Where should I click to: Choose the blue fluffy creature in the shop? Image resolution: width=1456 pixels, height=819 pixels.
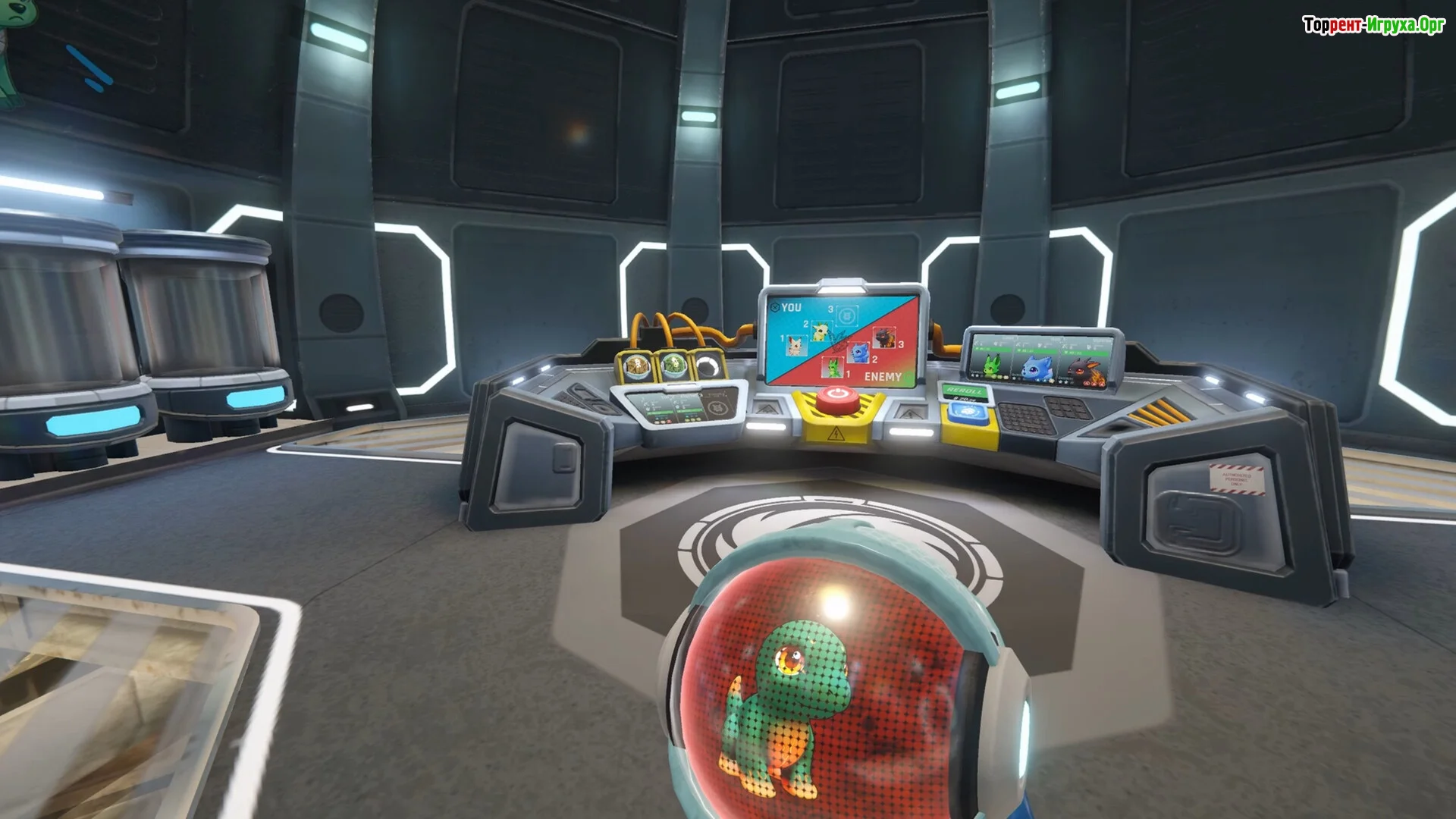tap(1036, 366)
